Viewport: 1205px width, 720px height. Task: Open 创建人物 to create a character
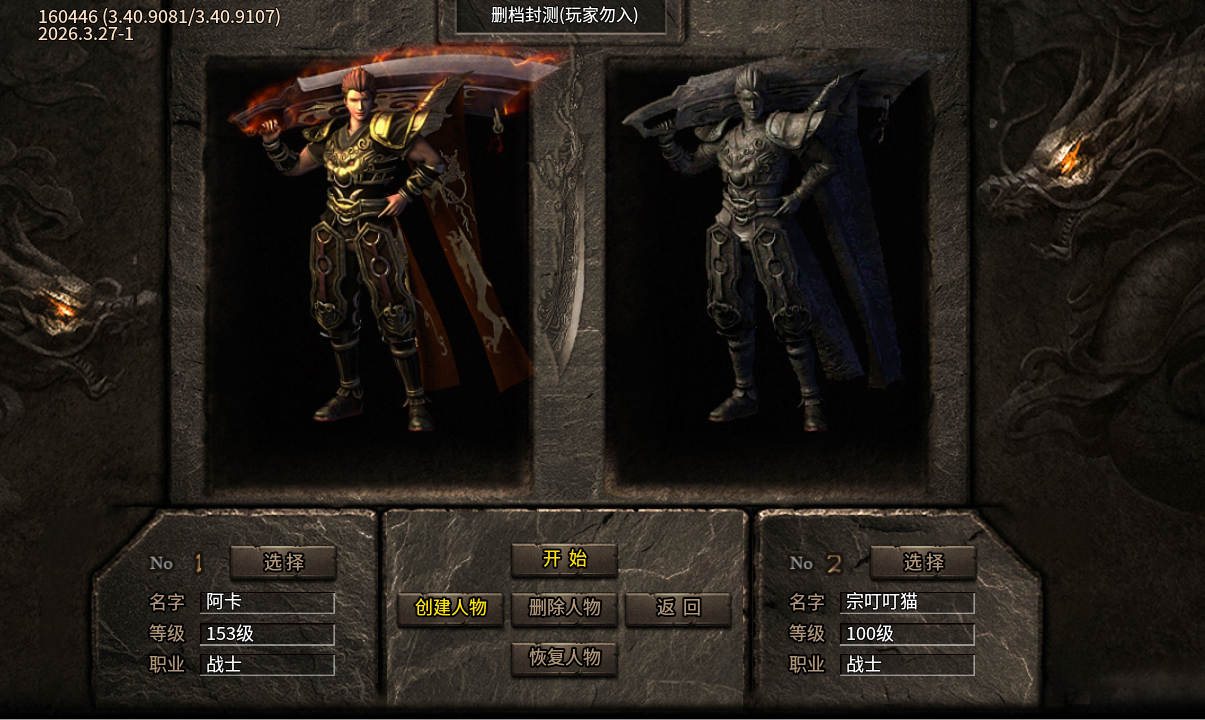pos(450,608)
